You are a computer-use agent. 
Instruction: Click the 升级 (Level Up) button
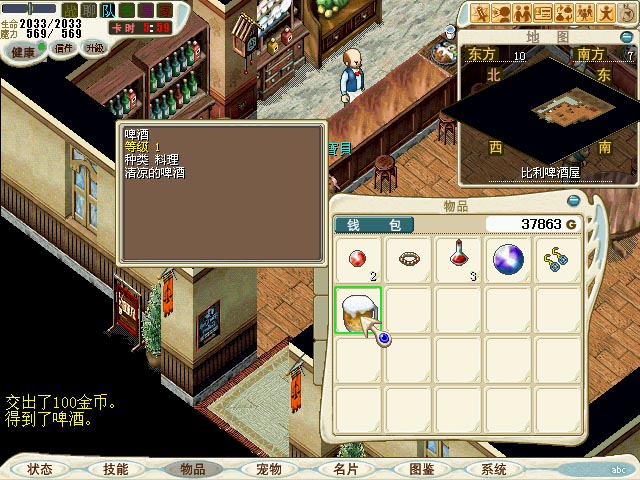95,48
